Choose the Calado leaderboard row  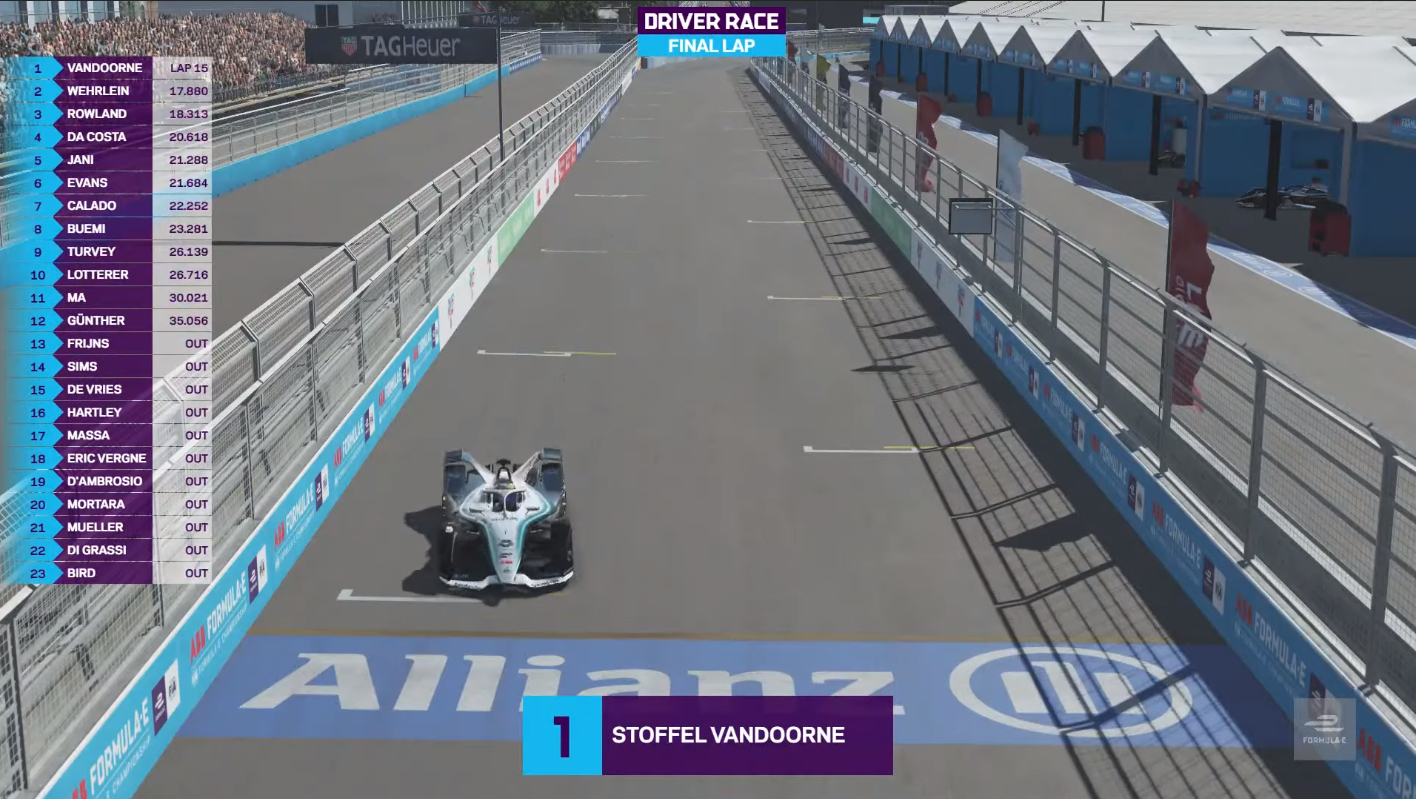point(108,206)
